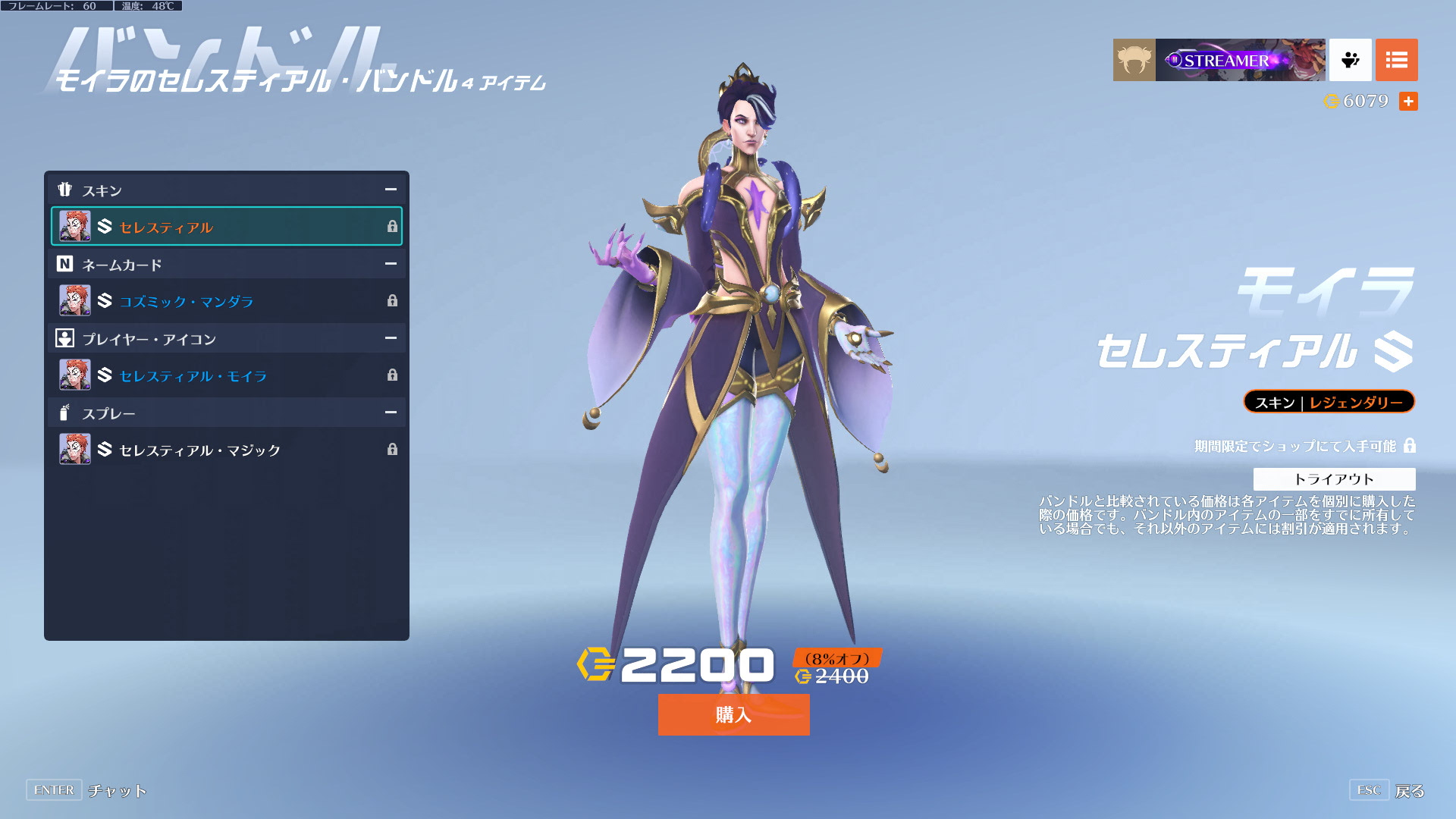
Task: Choose the コズミック・マンダラ name card
Action: 226,301
